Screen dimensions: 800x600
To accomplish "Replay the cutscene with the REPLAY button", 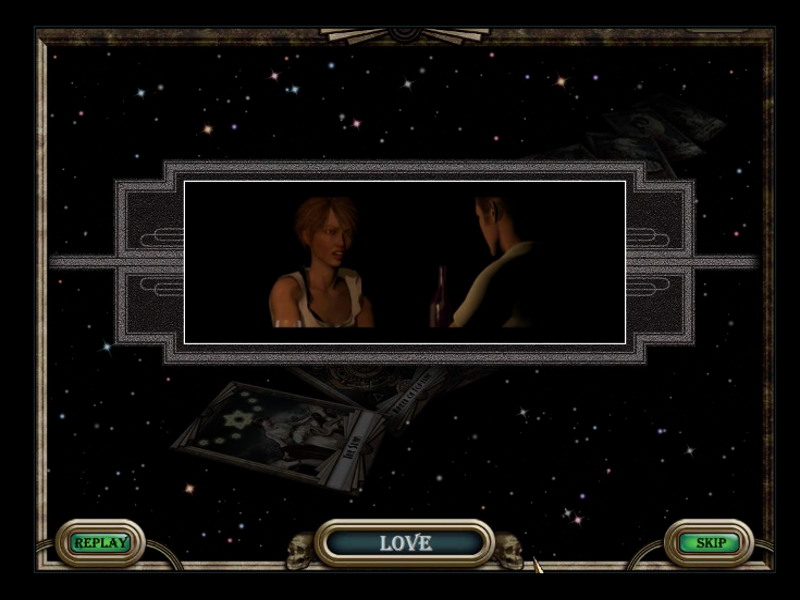I will [100, 543].
